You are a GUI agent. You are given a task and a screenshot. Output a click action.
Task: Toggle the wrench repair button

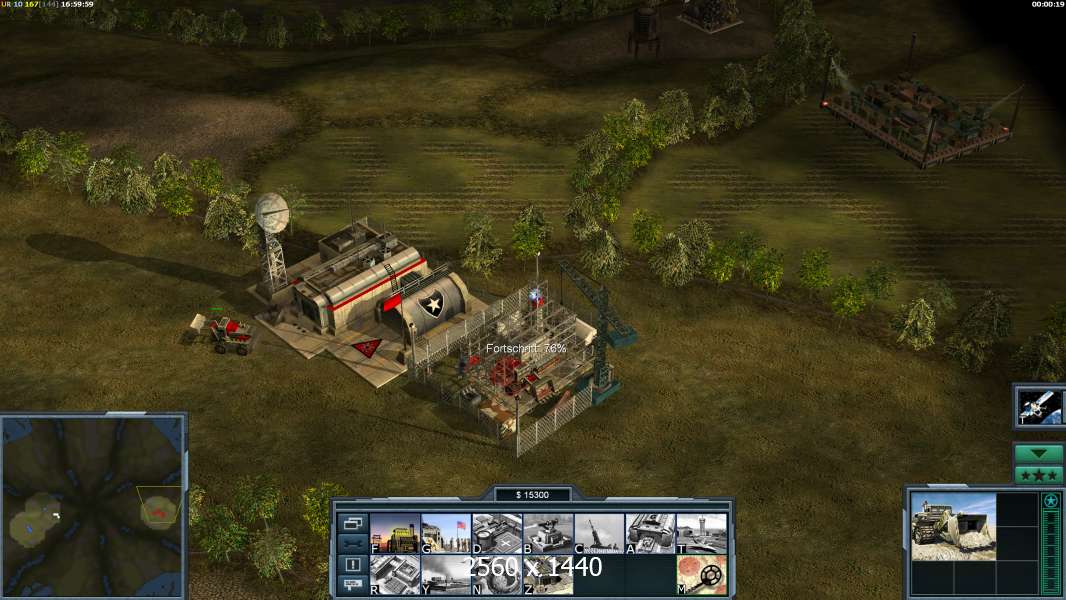[352, 544]
